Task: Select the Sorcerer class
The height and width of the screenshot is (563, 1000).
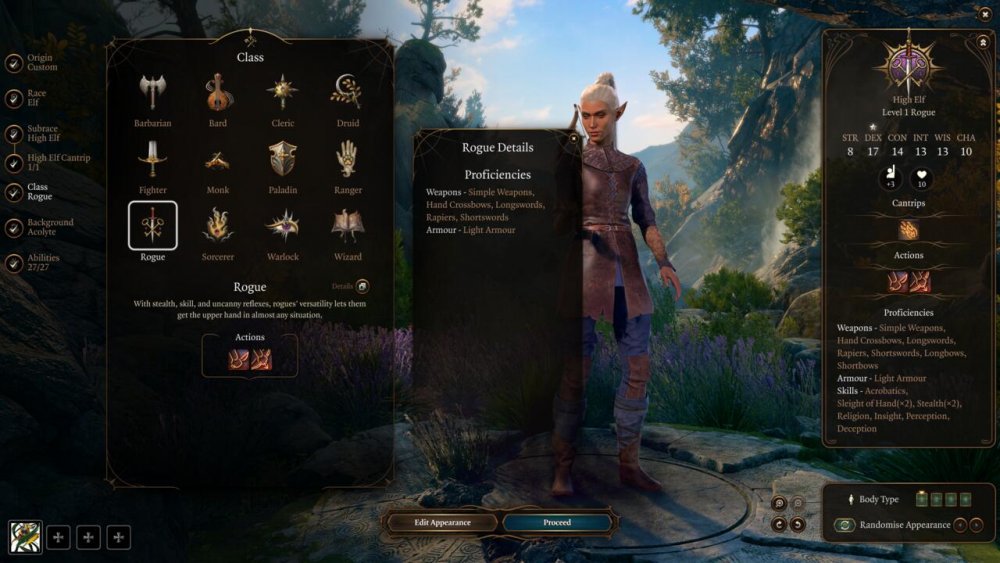Action: (218, 226)
